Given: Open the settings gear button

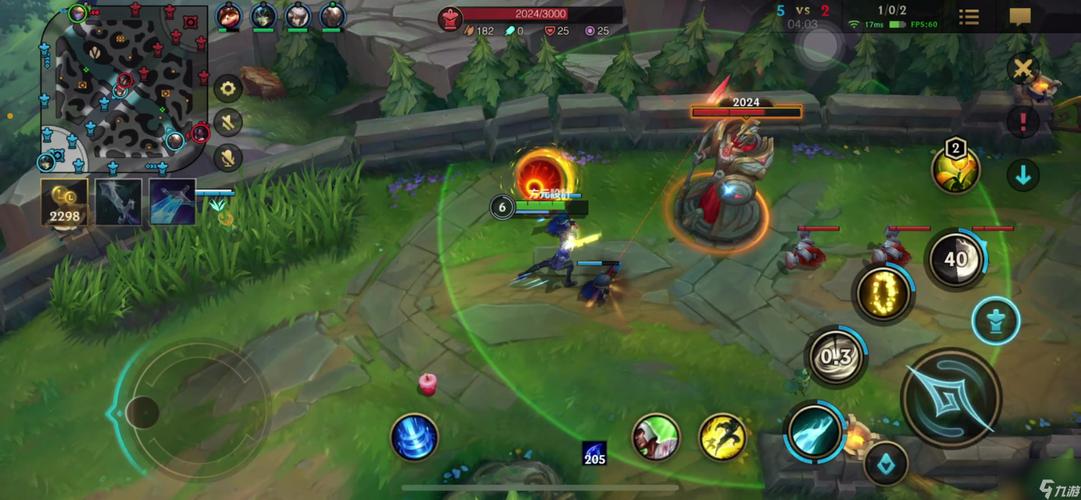Looking at the screenshot, I should point(229,88).
